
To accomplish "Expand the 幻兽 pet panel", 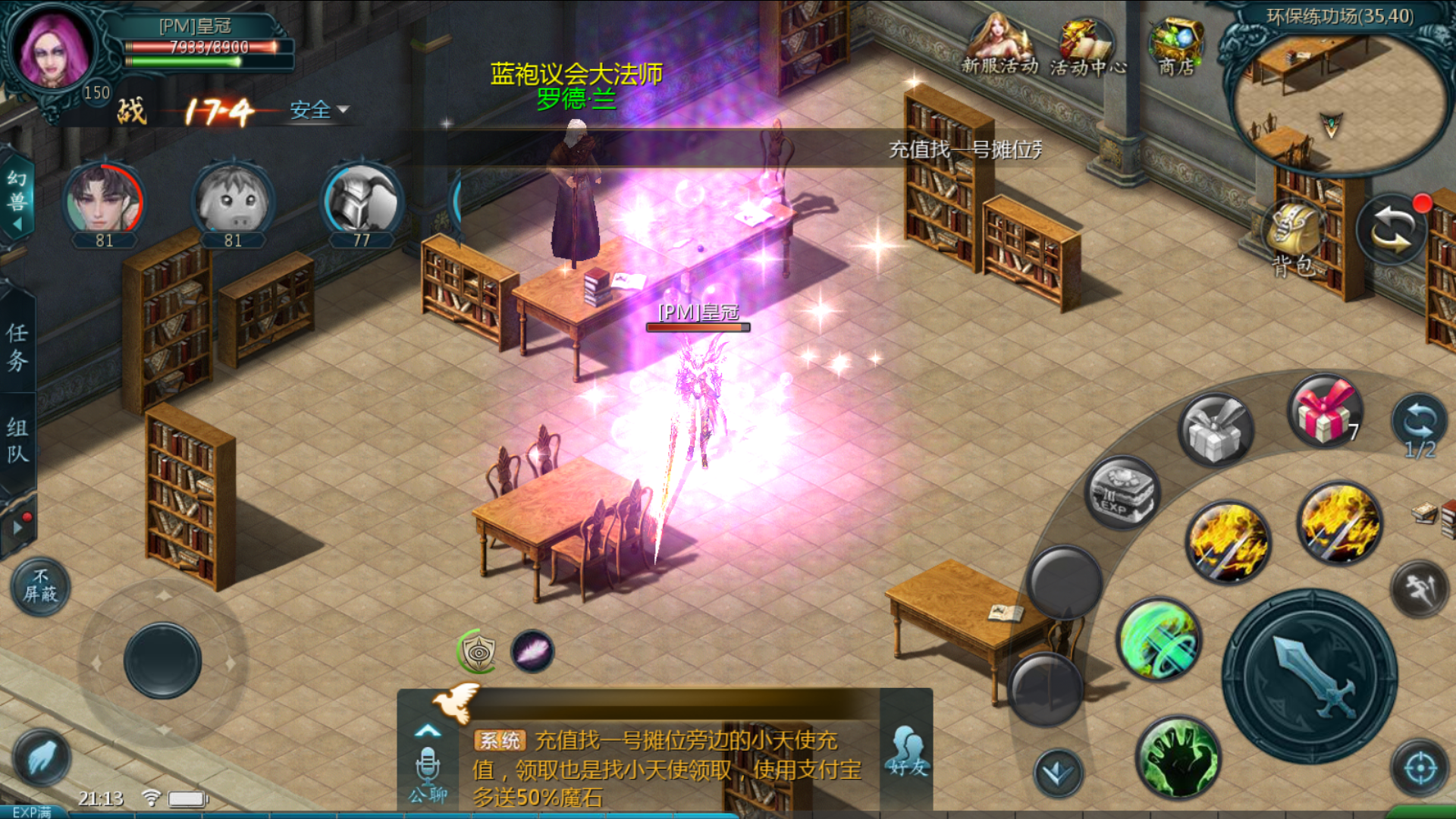I will click(17, 199).
